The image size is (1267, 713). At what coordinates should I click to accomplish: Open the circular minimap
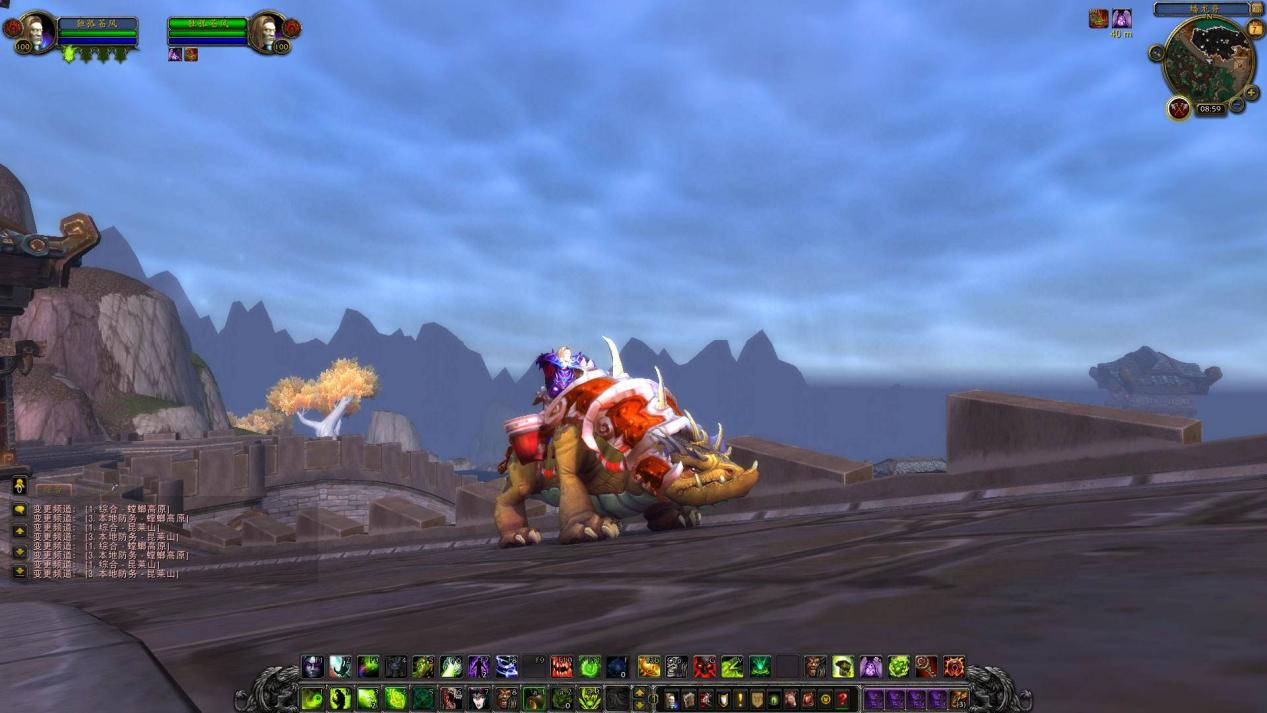pos(1207,60)
